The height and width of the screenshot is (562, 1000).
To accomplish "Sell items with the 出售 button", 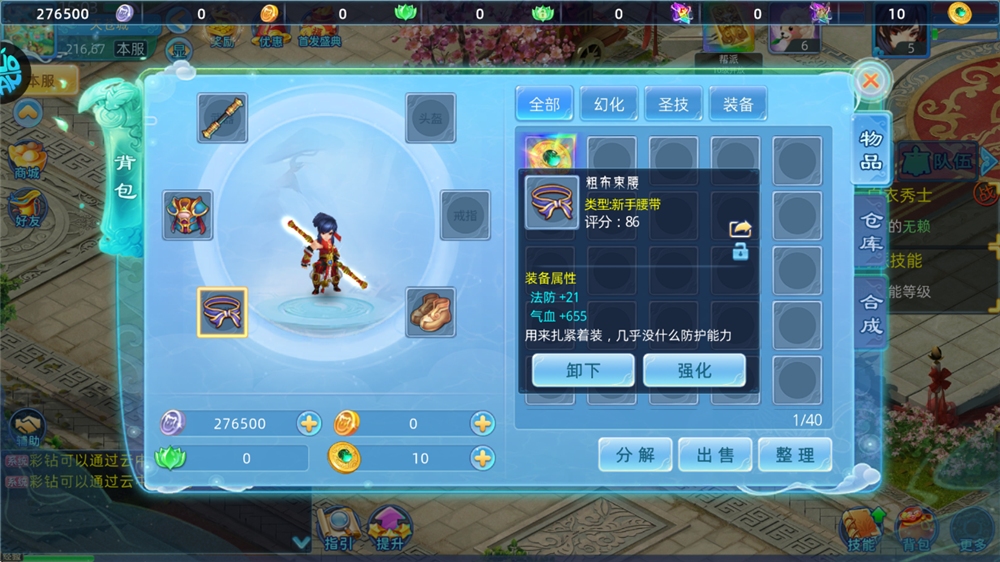I will [x=715, y=455].
